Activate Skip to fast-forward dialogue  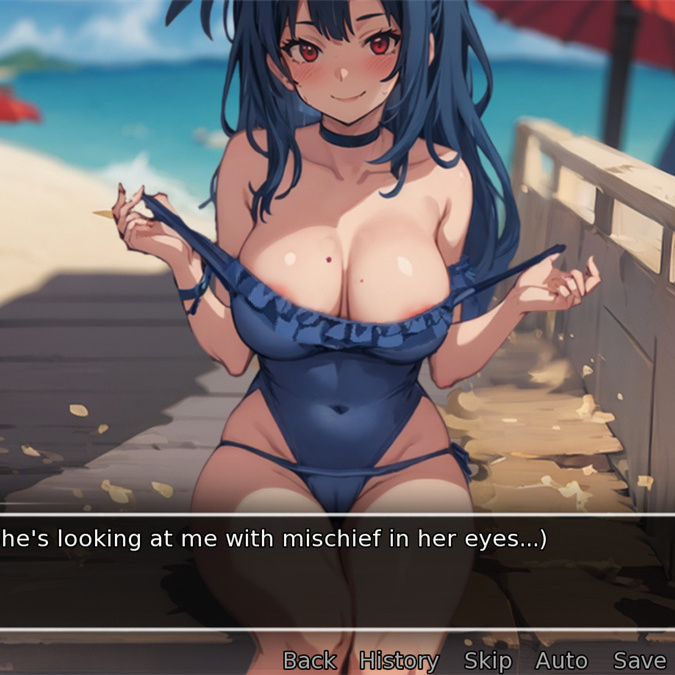coord(488,660)
